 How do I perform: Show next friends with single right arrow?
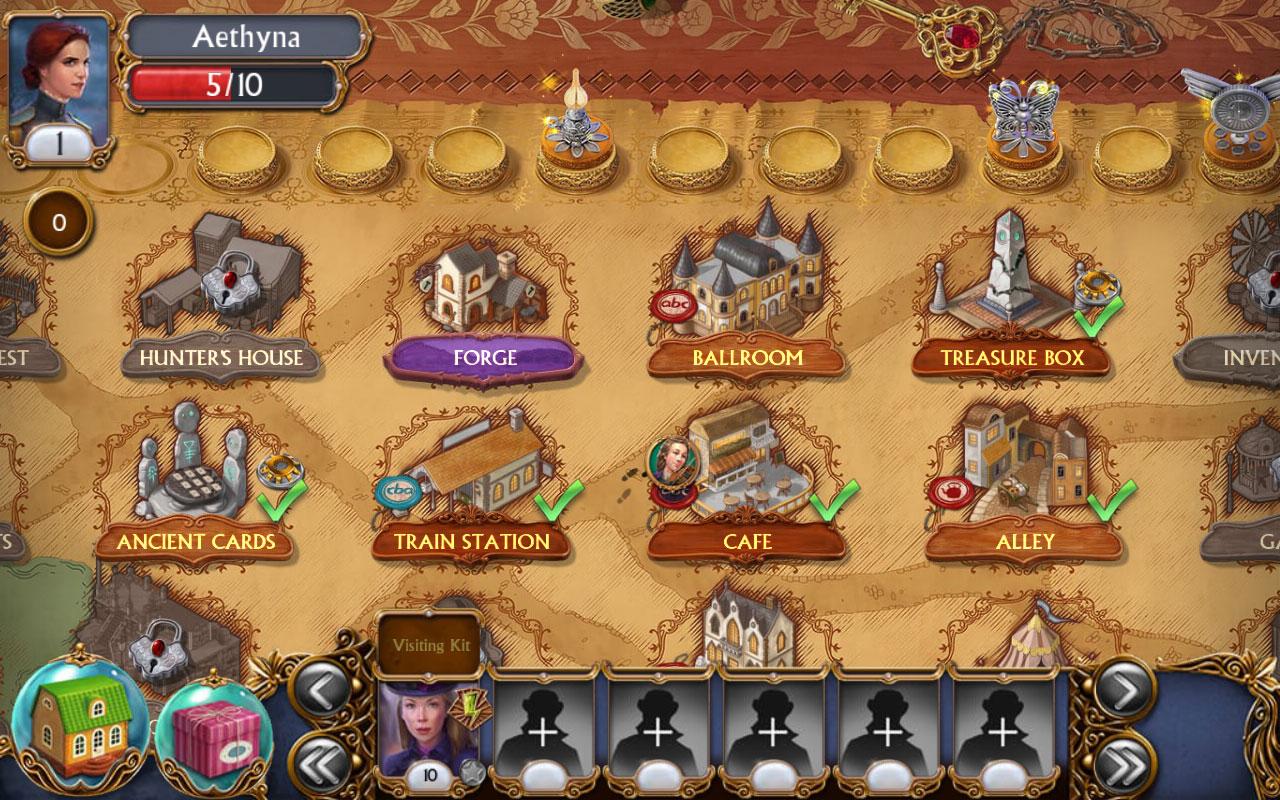[1124, 690]
